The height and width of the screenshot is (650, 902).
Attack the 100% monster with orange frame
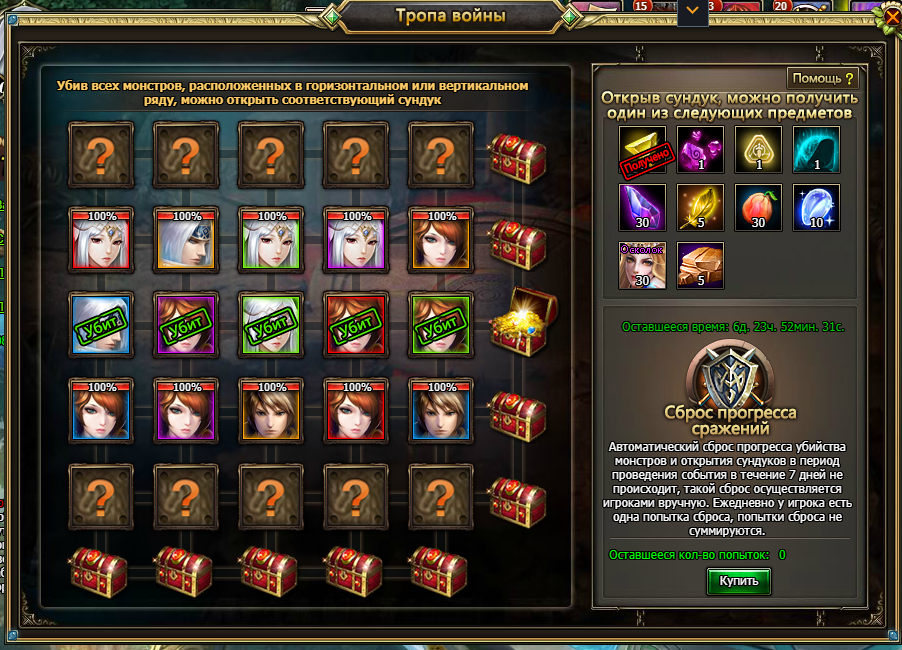271,408
